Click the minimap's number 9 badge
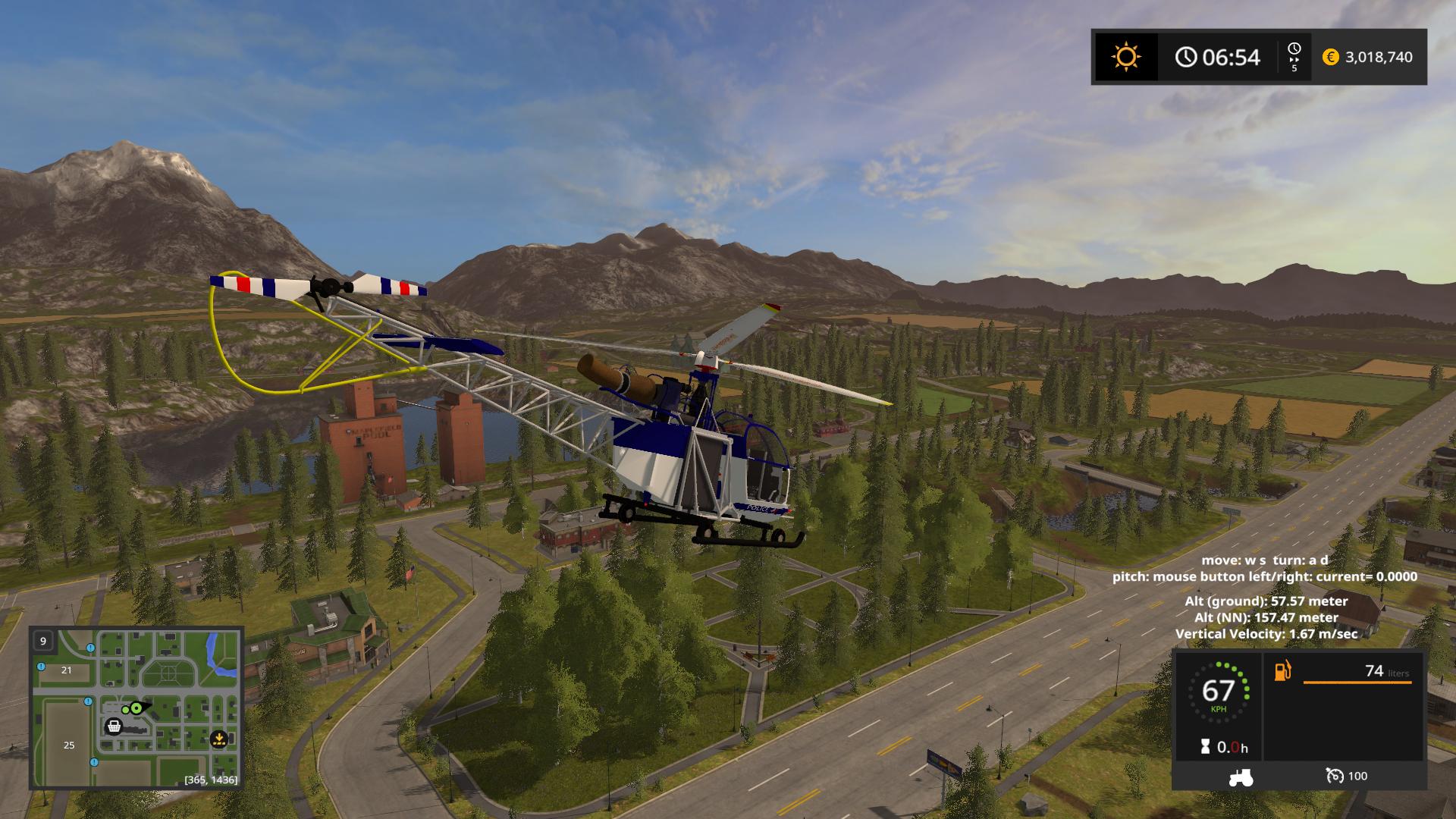 (43, 641)
